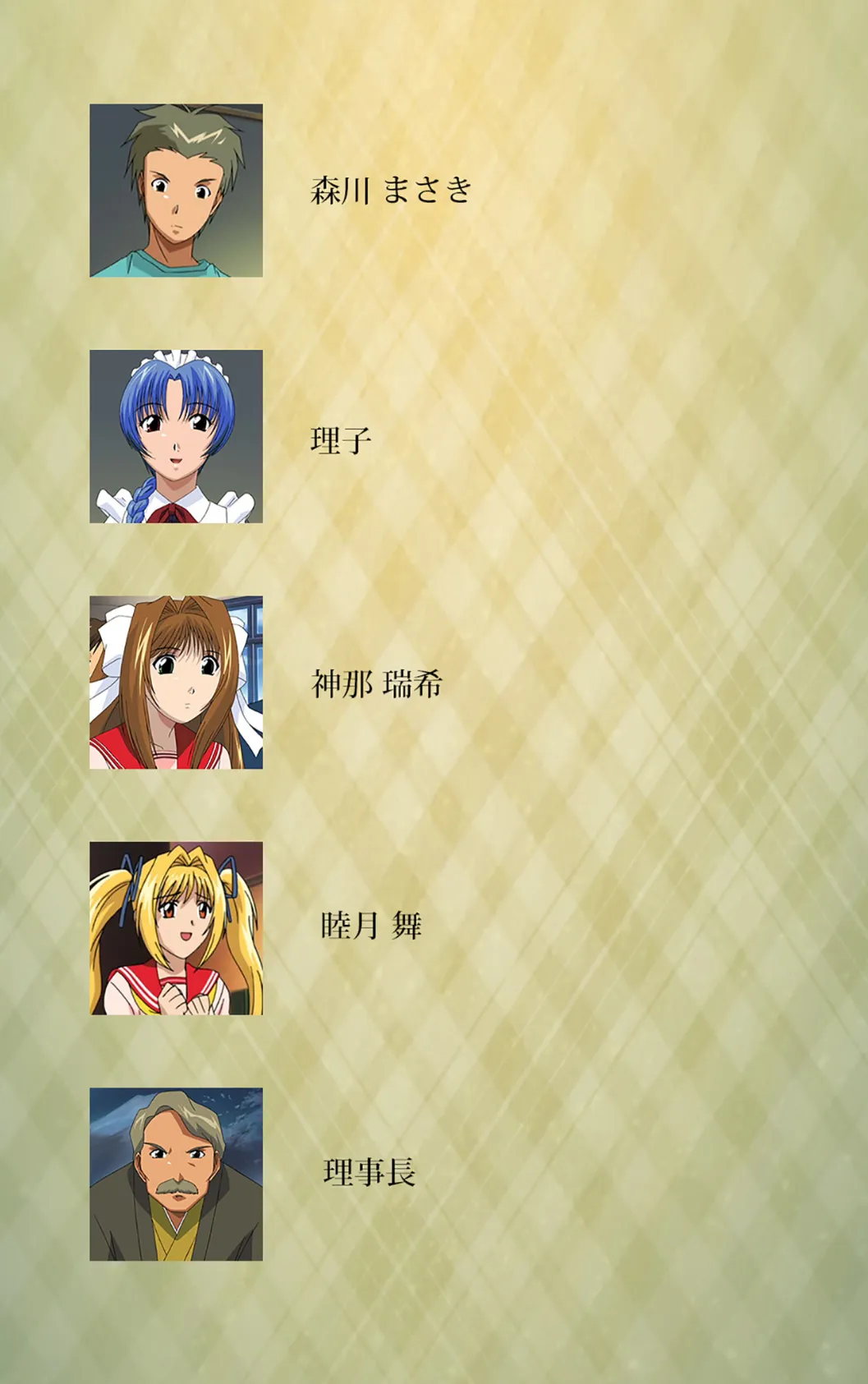Click the 理事長 portrait of mustached man
Screen dimensions: 868x1384
pos(176,1175)
